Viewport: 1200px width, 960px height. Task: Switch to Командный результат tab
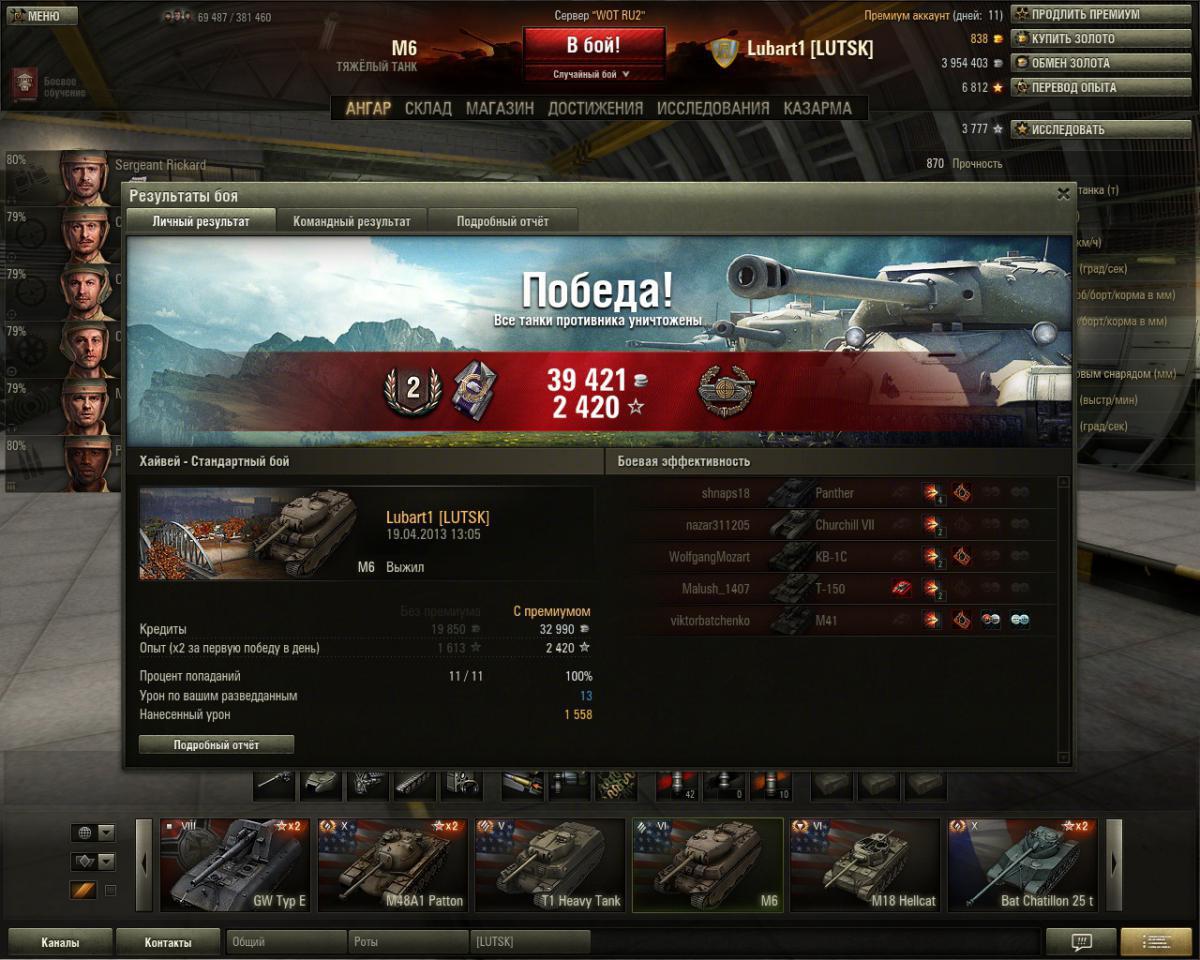click(352, 221)
